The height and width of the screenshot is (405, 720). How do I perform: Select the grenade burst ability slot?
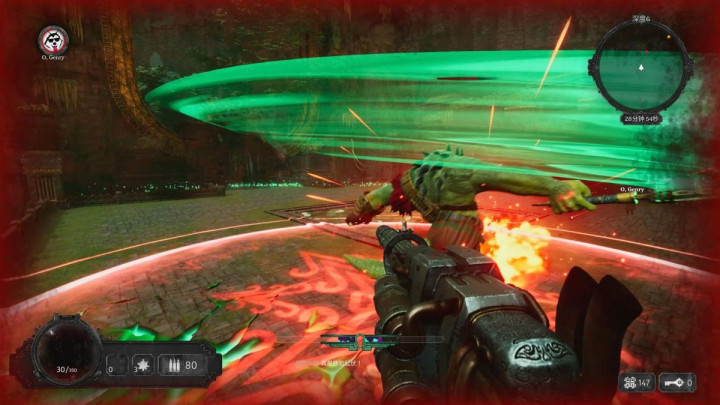142,365
